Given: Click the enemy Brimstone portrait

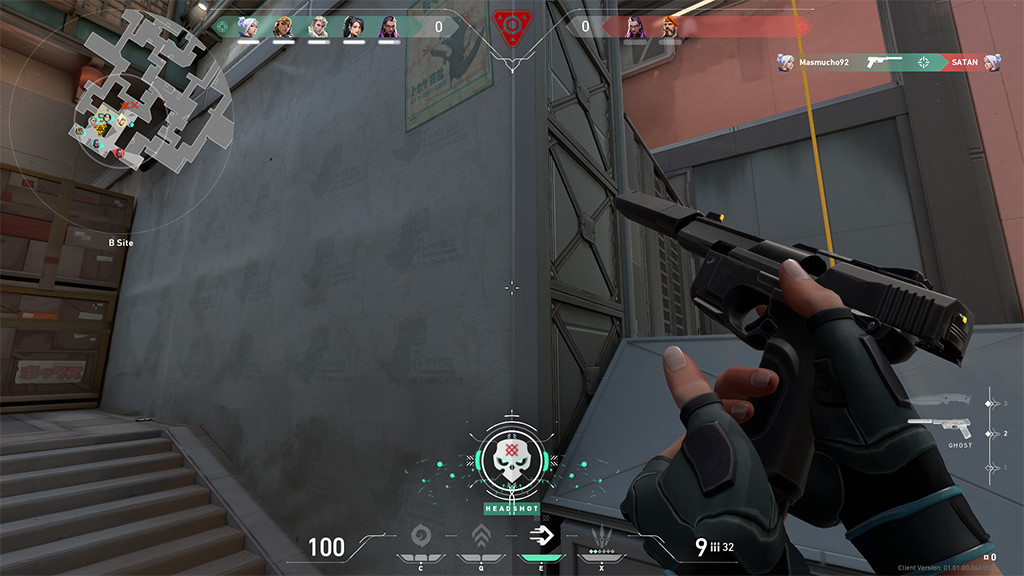Looking at the screenshot, I should tap(670, 27).
